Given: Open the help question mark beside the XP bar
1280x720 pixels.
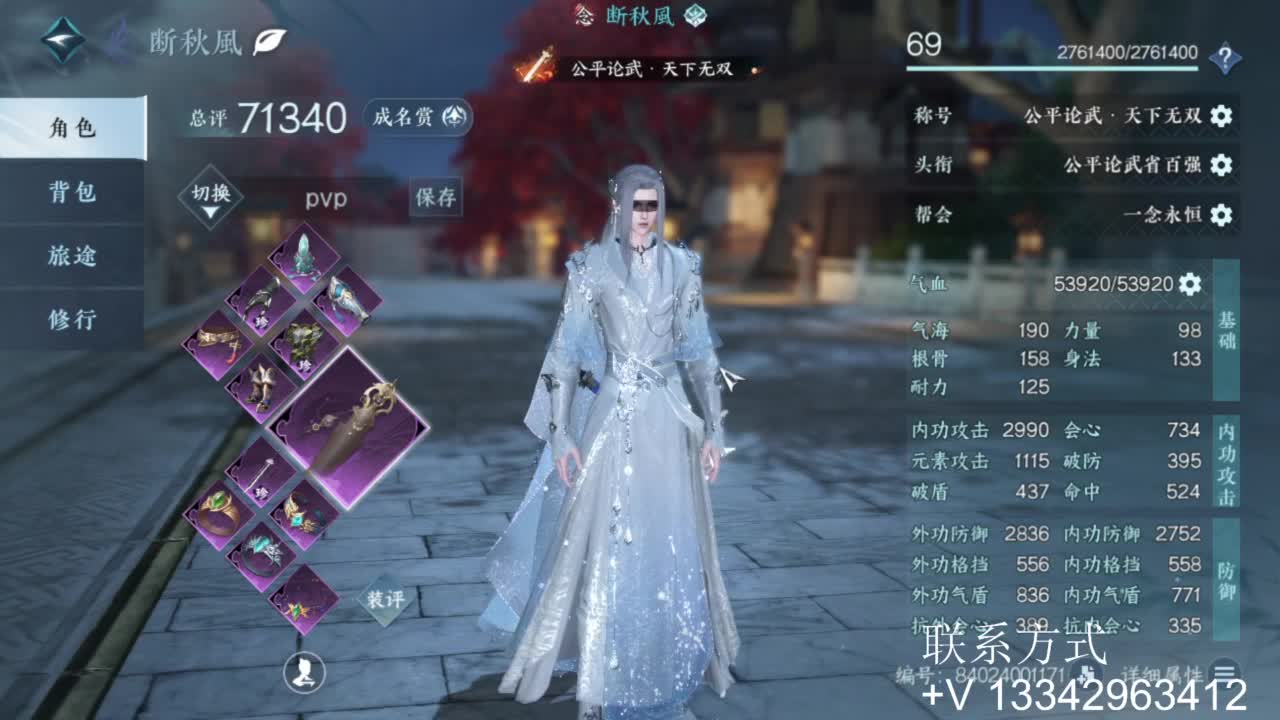Looking at the screenshot, I should tap(1226, 57).
